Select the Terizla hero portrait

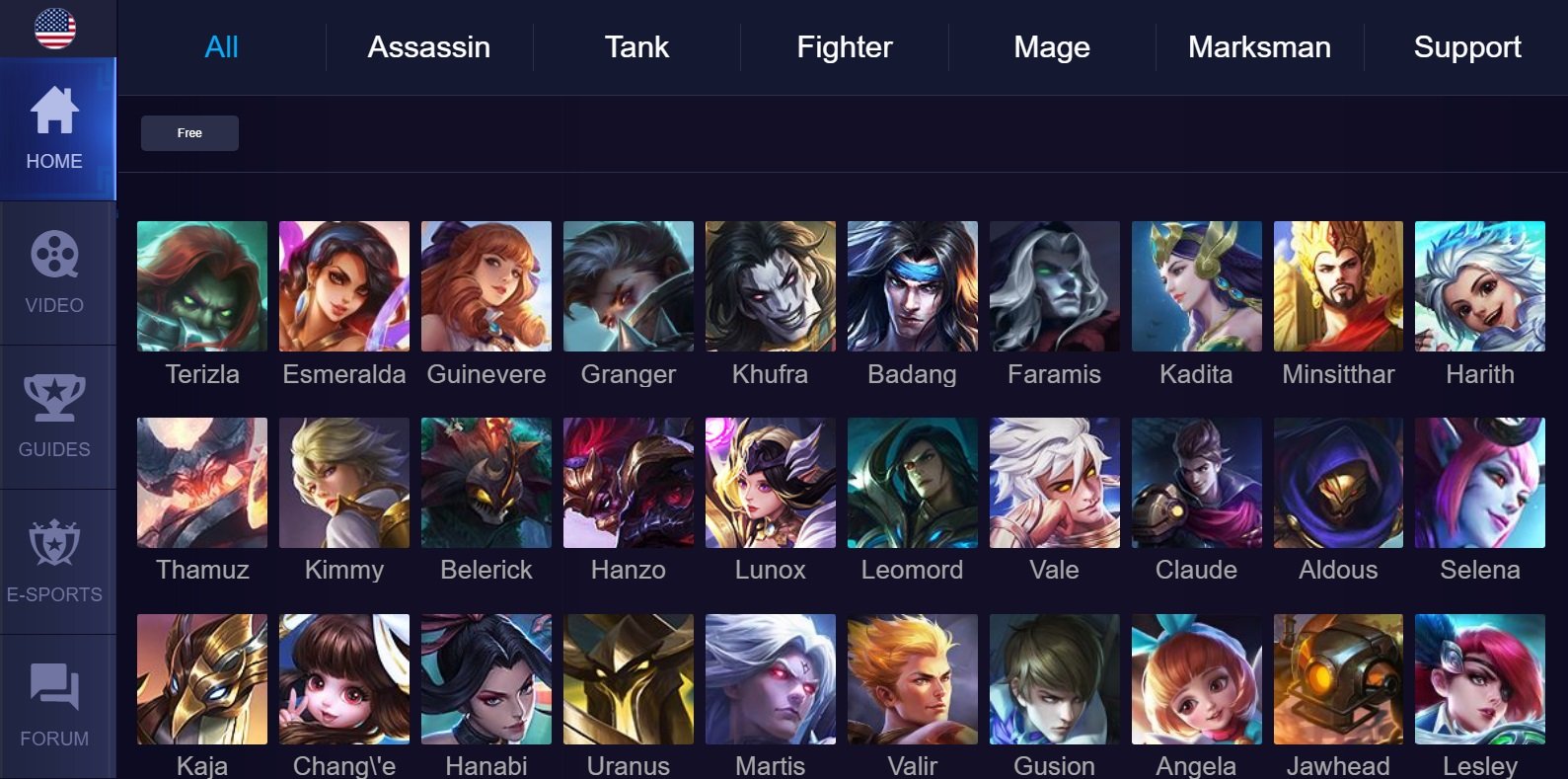tap(202, 286)
